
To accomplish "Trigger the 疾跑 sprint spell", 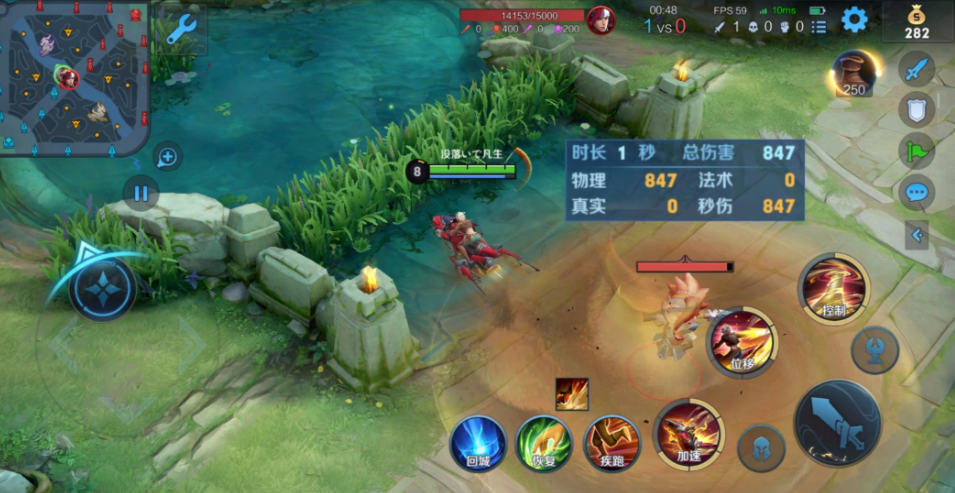I will pos(611,443).
